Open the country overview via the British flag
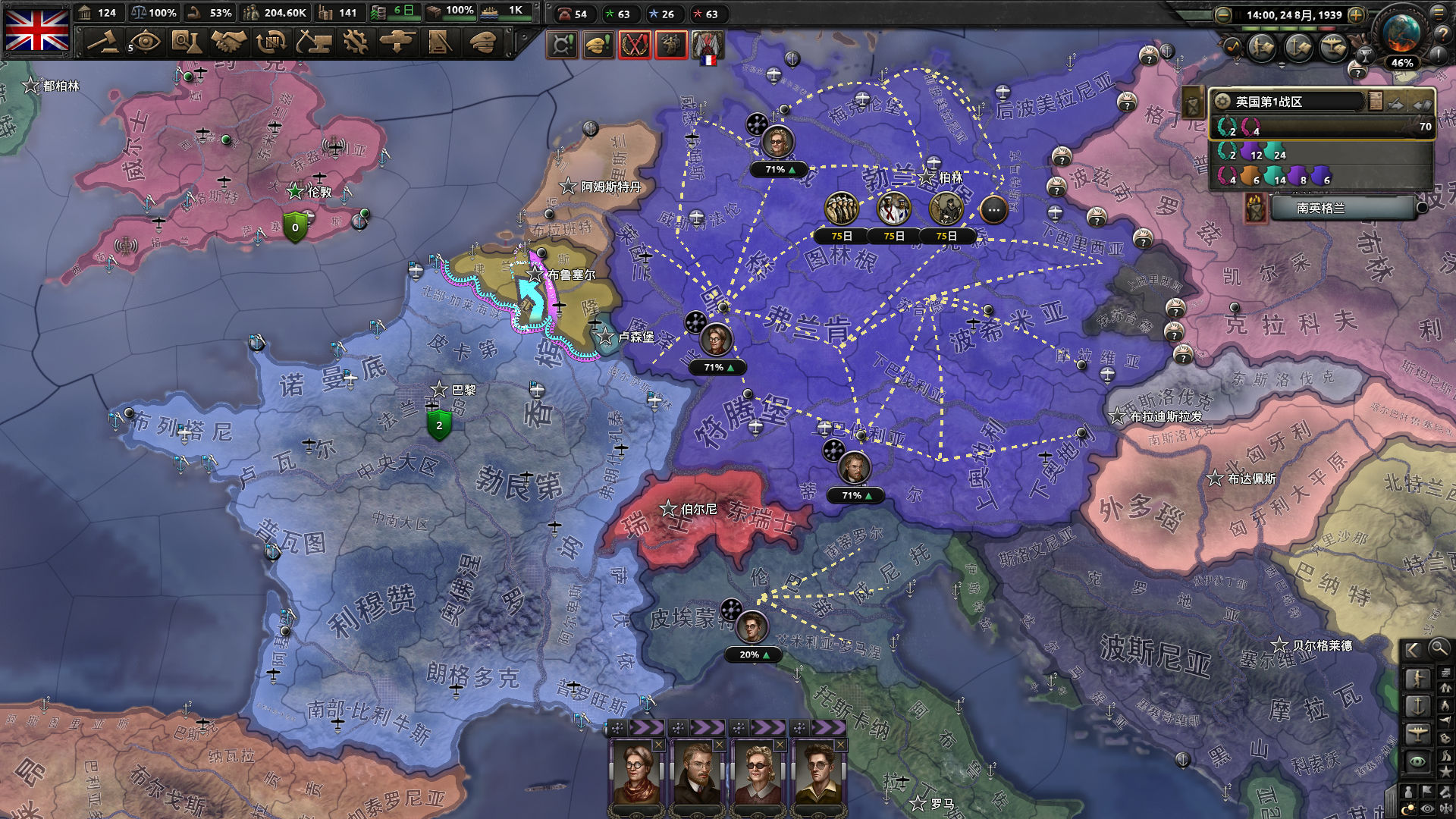 [x=36, y=30]
